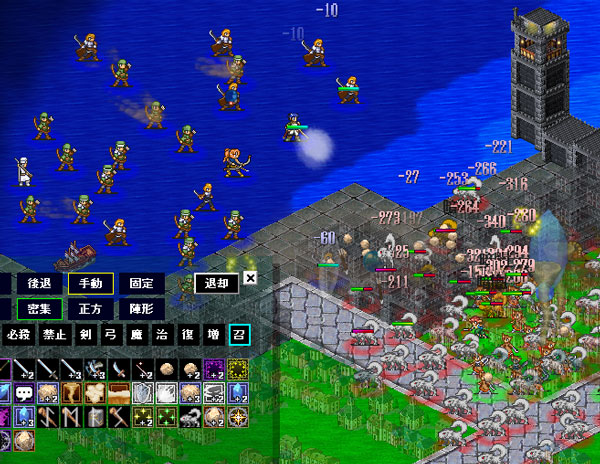Switch to the 召 (summon) skill category
Viewport: 600px width, 464px height.
pos(238,334)
